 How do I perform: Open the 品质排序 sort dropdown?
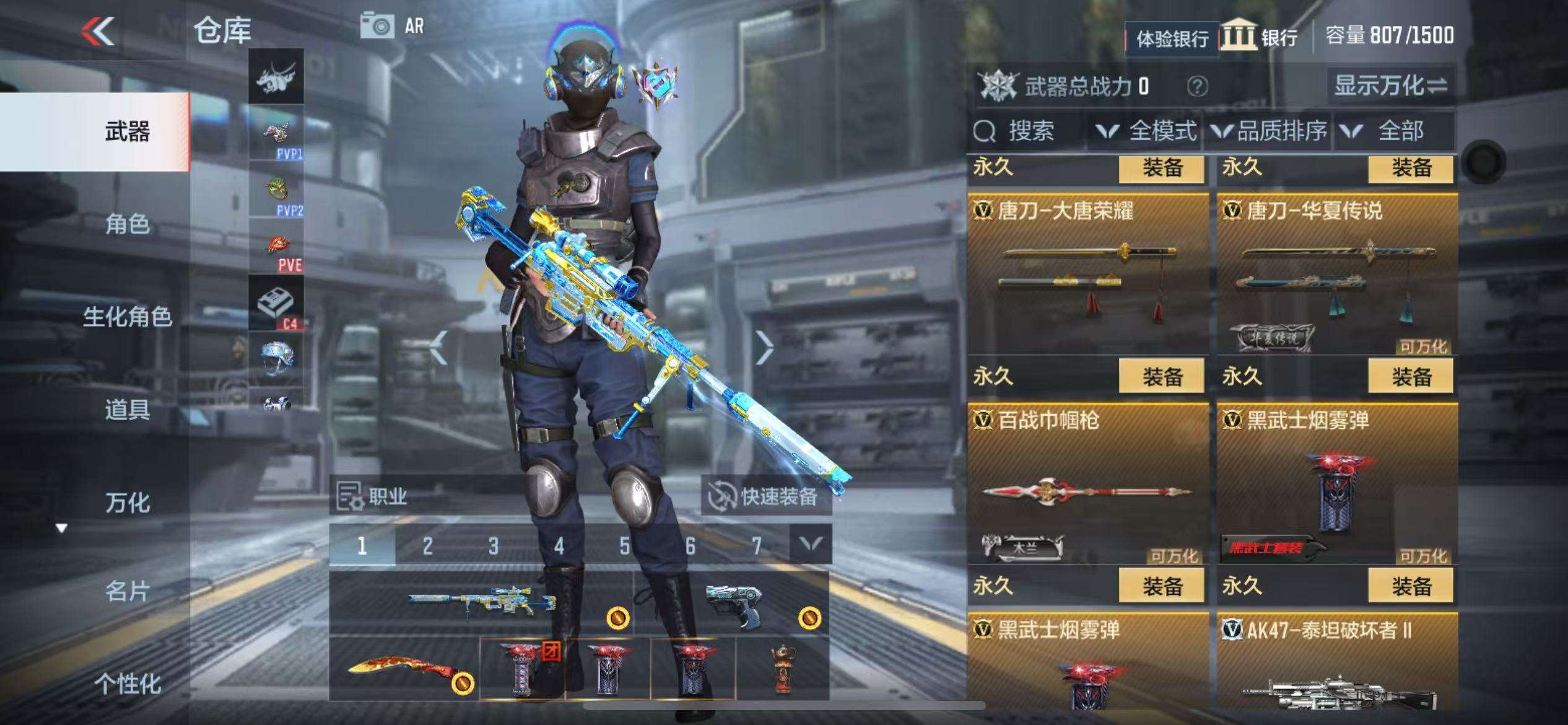(x=1270, y=131)
